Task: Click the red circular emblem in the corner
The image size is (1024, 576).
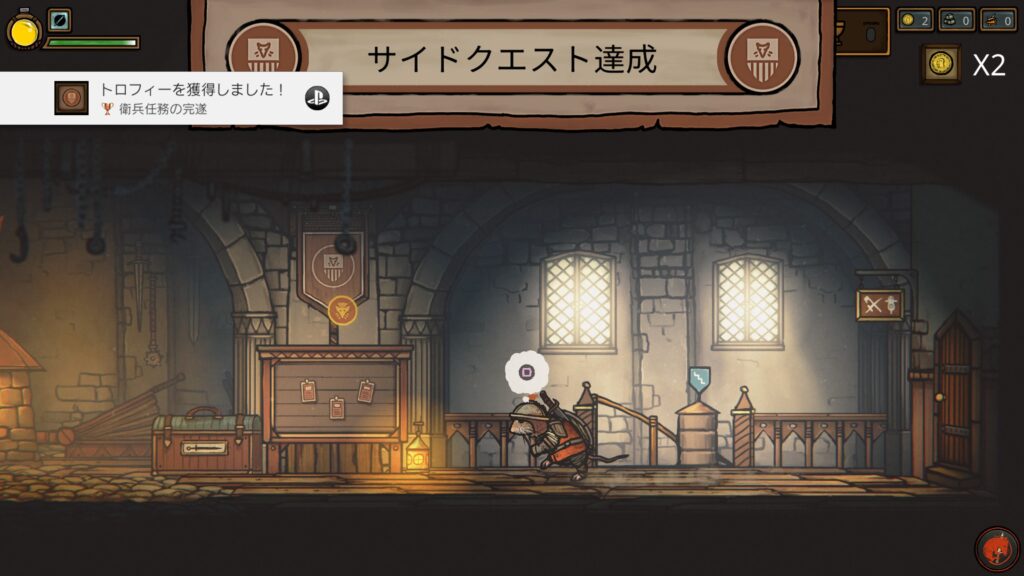Action: pos(995,548)
